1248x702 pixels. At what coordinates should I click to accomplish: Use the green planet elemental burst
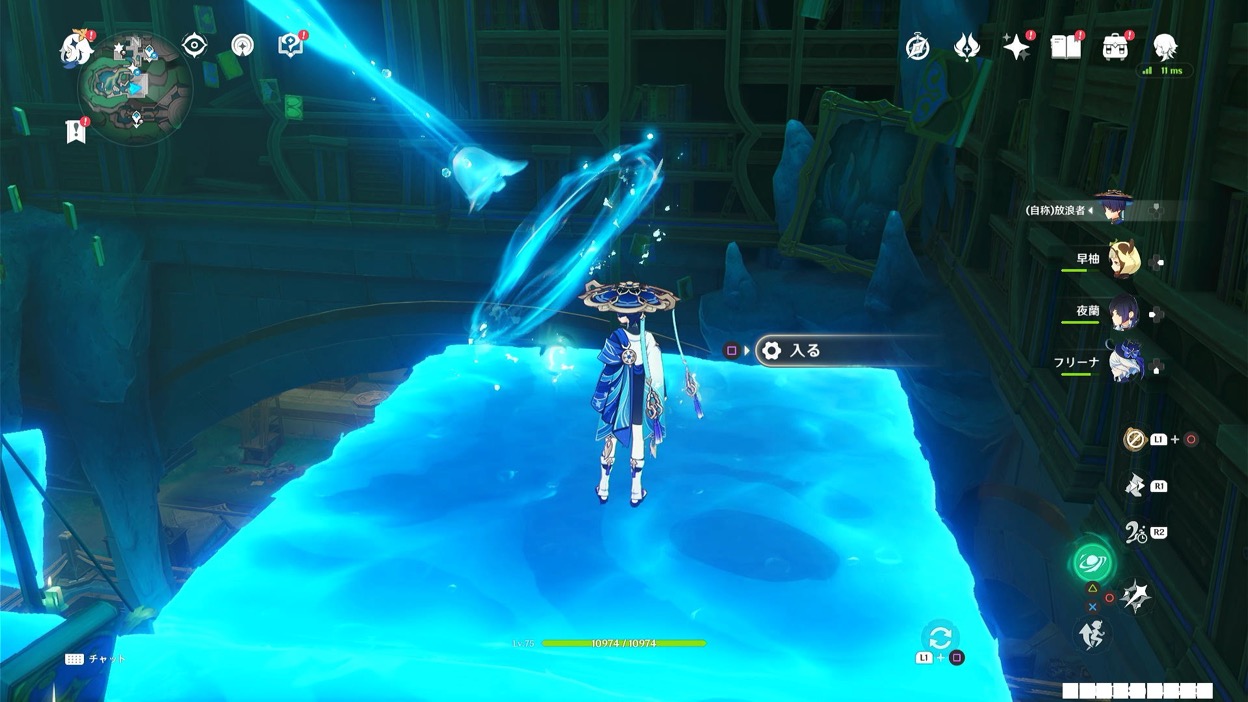[1093, 561]
